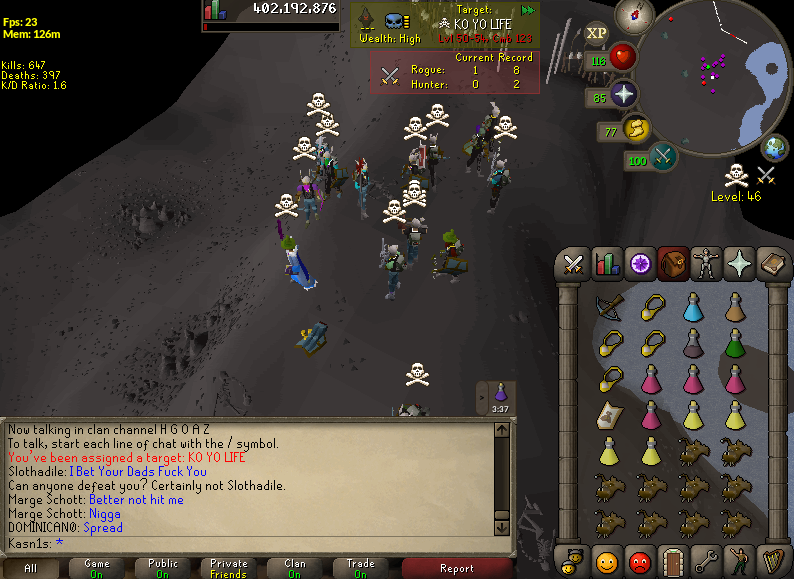Open the Settings wrench tab
Viewport: 794px width, 579px height.
706,559
